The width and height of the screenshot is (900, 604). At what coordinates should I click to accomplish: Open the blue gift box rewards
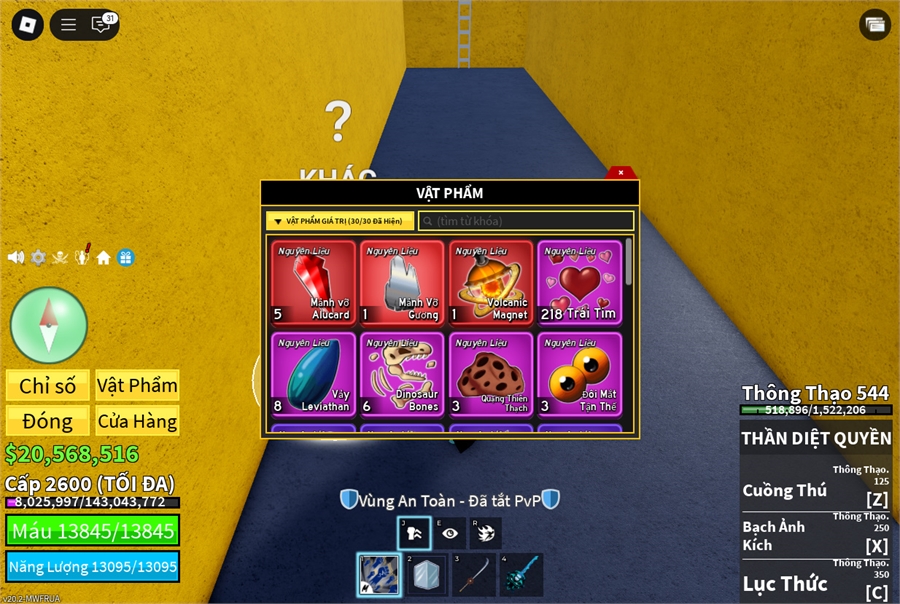tap(126, 258)
